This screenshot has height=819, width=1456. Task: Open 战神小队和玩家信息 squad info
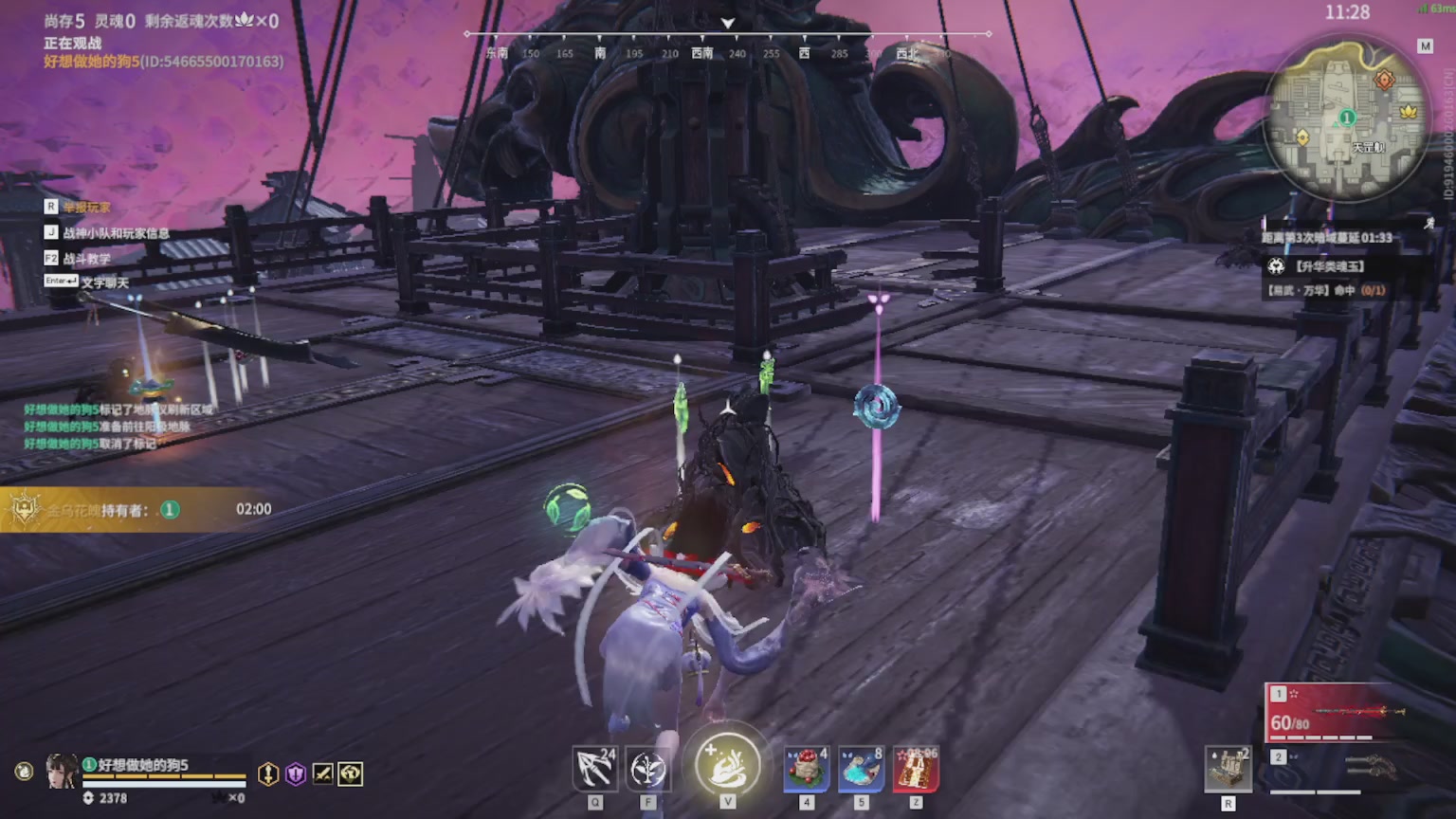[x=116, y=232]
